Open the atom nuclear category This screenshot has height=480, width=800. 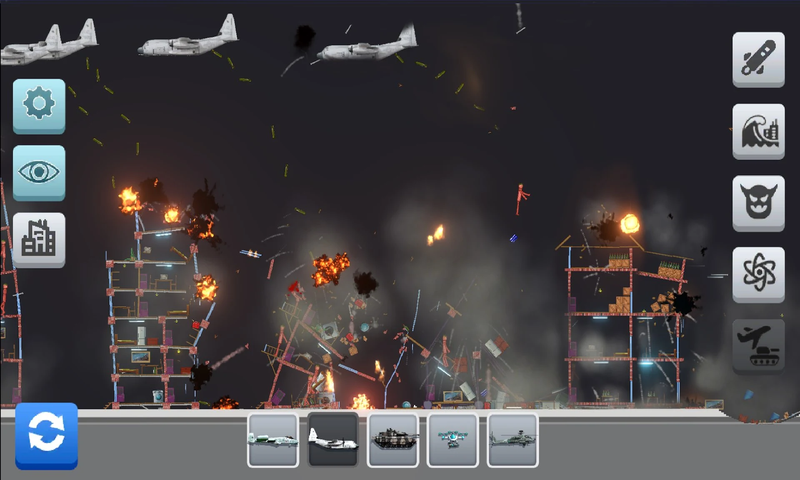758,274
